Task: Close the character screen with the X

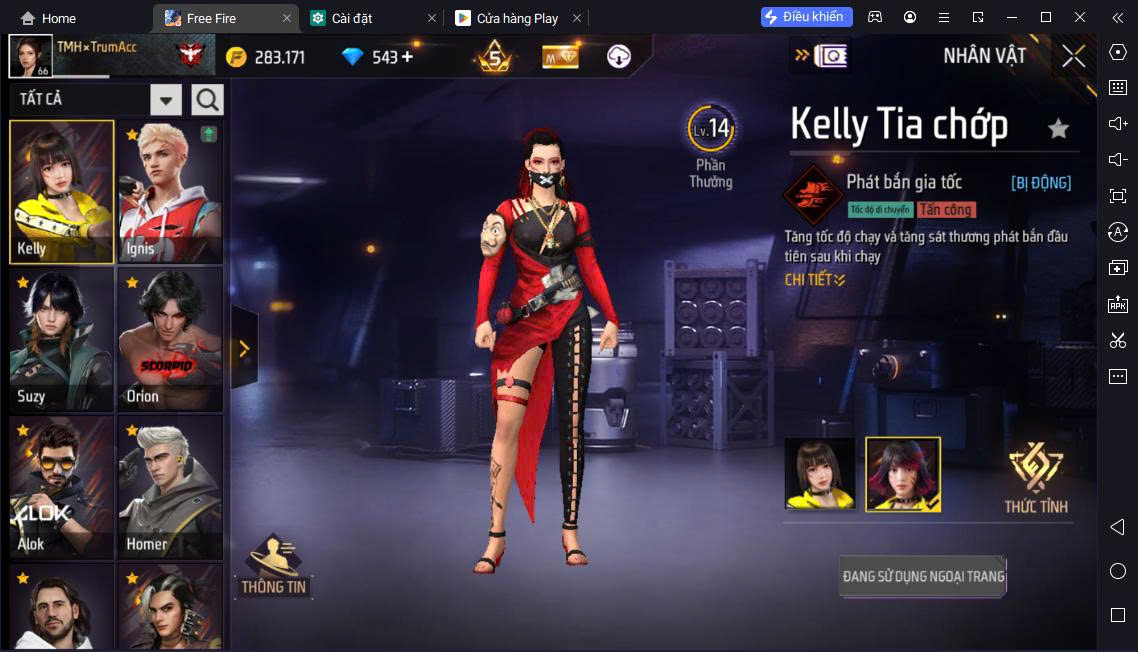Action: tap(1073, 56)
